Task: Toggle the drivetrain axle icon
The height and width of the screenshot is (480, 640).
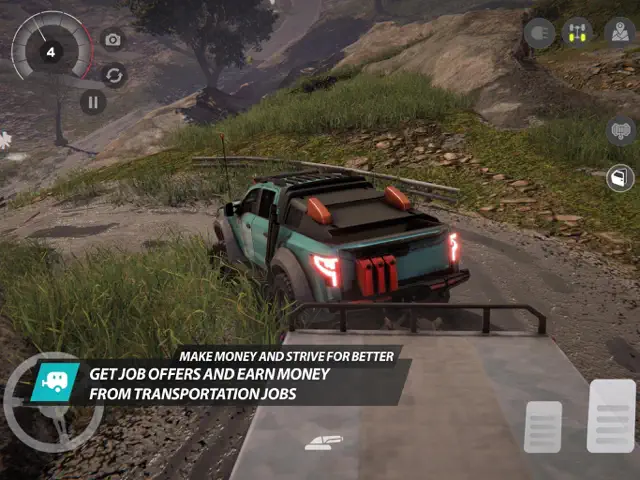Action: (577, 33)
